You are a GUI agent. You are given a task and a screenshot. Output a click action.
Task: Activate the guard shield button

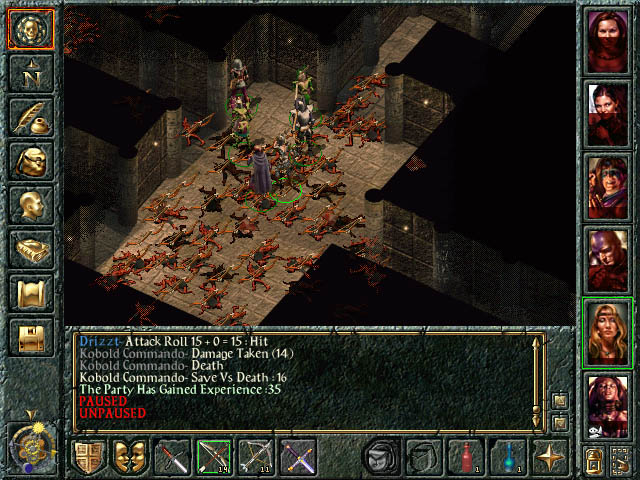pos(87,458)
